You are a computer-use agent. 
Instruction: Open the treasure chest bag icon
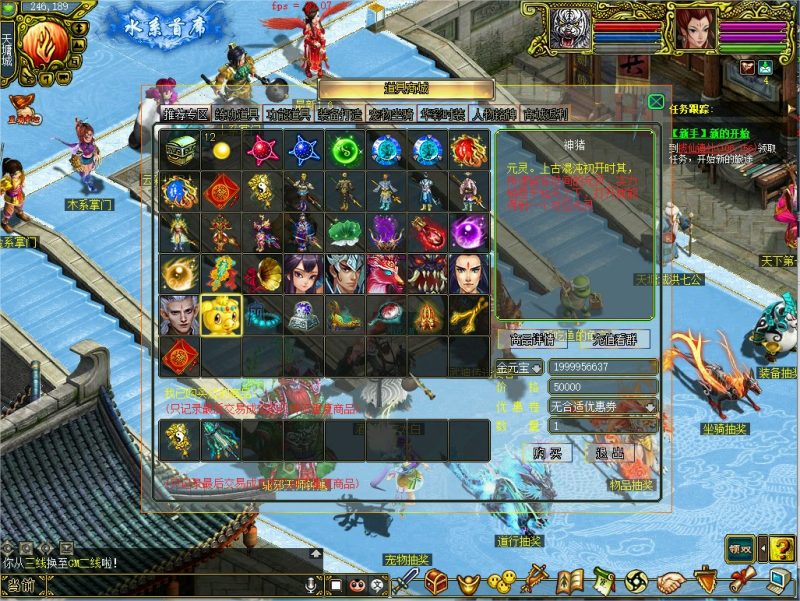(x=436, y=581)
